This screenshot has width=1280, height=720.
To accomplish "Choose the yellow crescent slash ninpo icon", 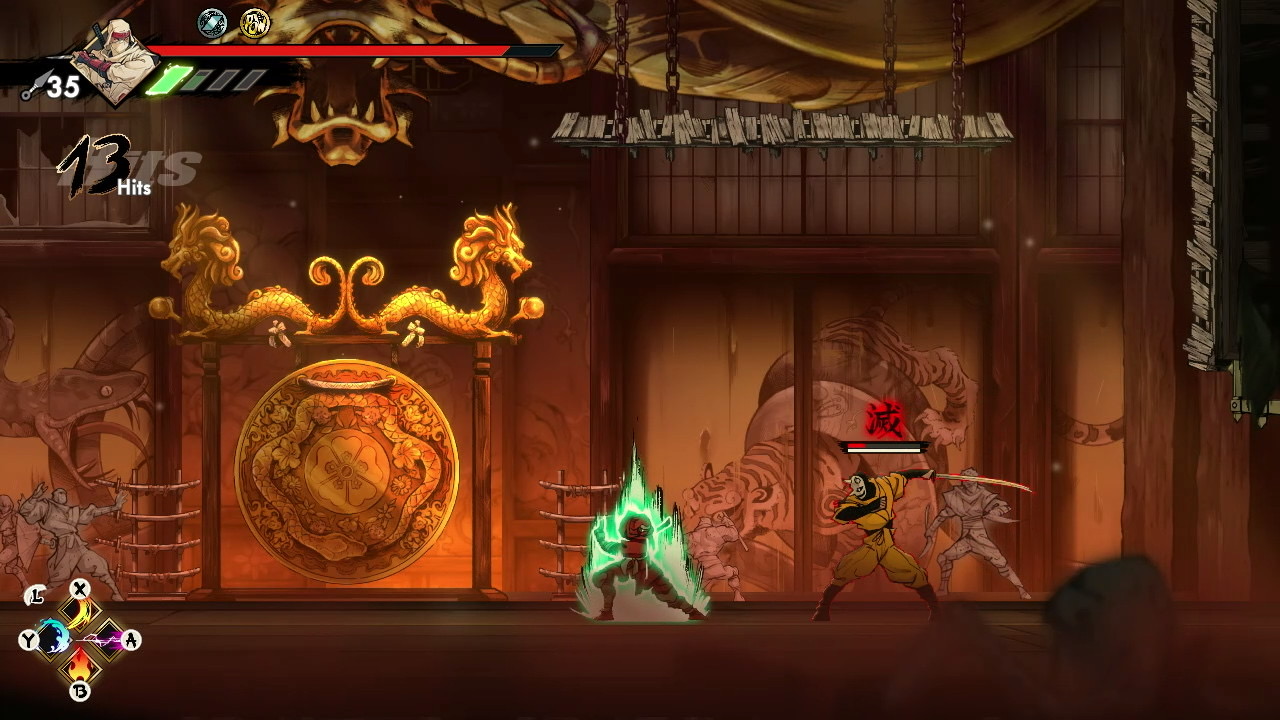I will click(x=79, y=612).
